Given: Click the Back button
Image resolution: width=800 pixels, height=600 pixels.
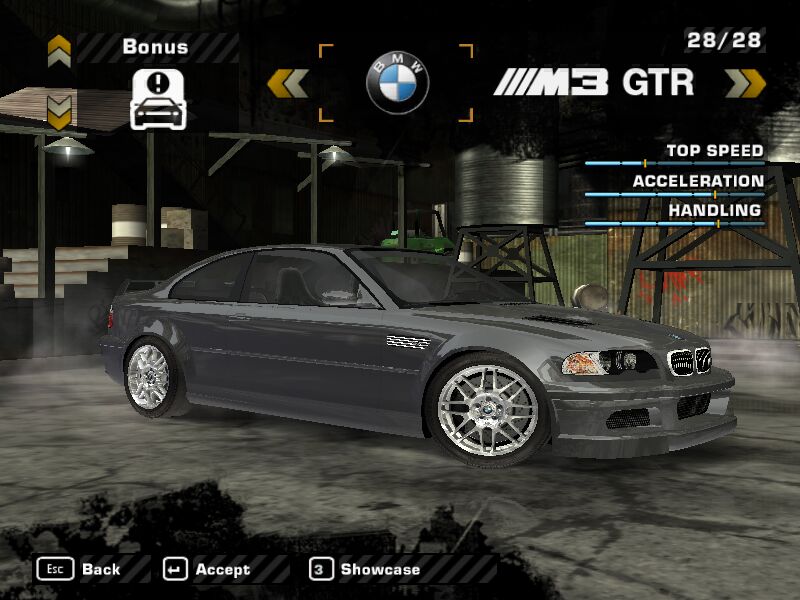Looking at the screenshot, I should click(80, 569).
